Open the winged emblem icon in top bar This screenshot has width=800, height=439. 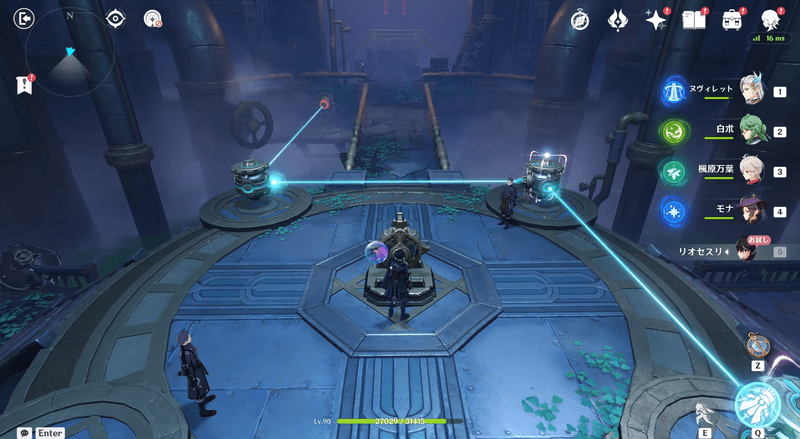[x=618, y=19]
